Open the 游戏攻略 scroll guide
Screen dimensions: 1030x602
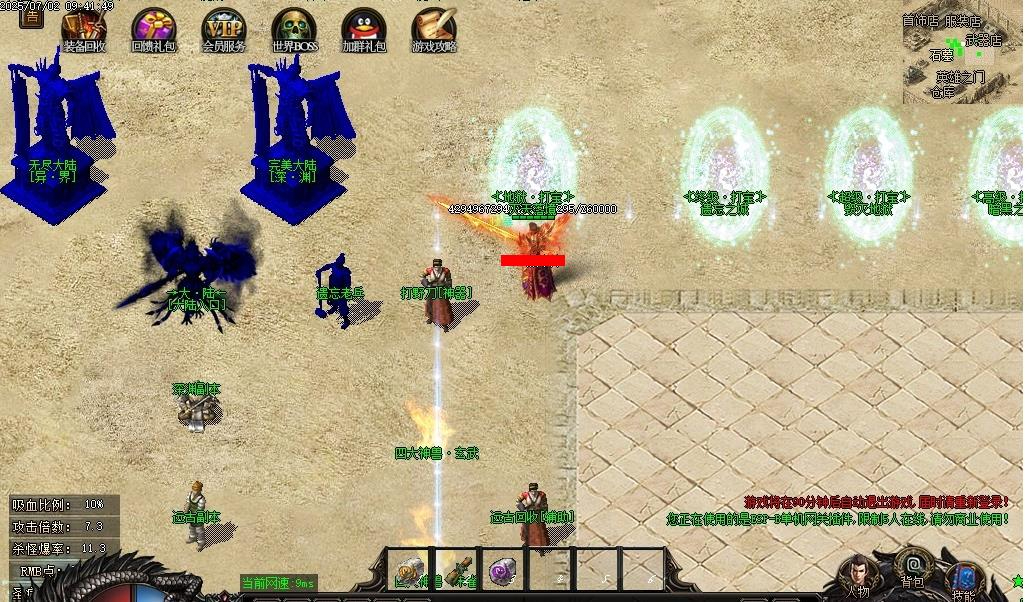pyautogui.click(x=434, y=29)
